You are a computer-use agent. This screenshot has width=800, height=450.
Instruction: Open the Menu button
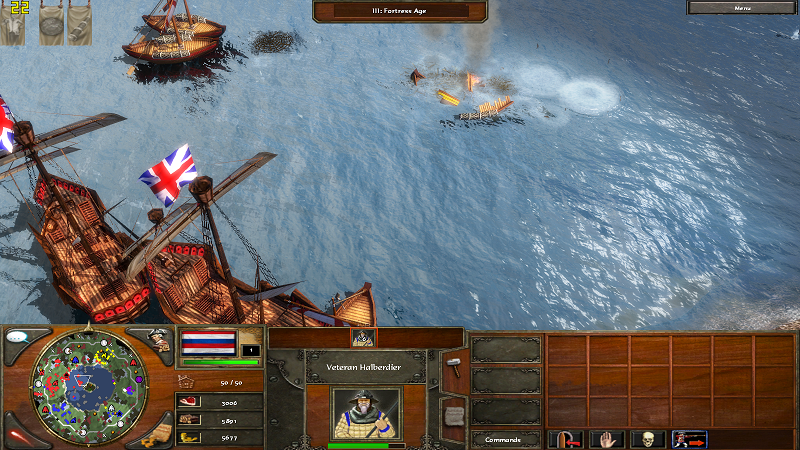click(742, 7)
